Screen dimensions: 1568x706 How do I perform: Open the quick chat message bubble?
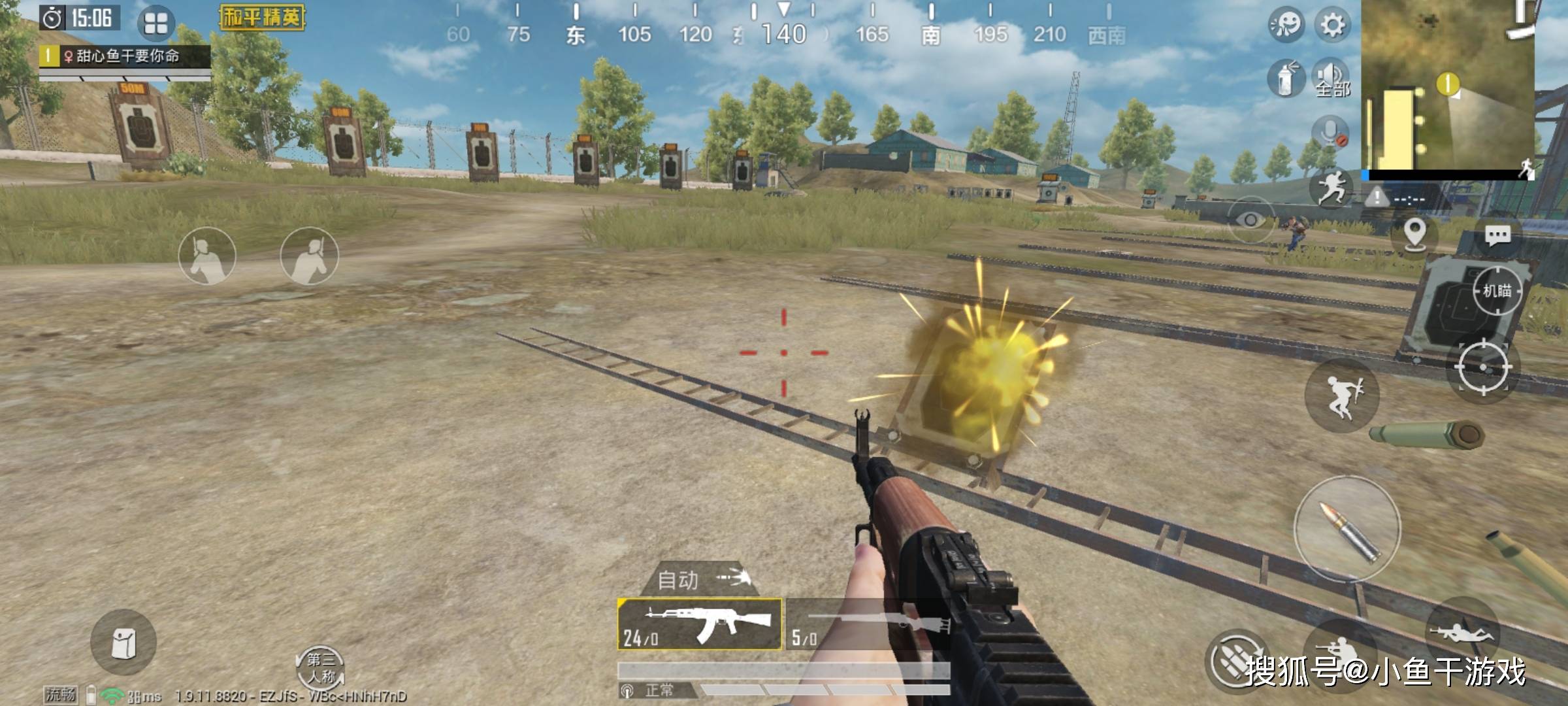(1497, 235)
